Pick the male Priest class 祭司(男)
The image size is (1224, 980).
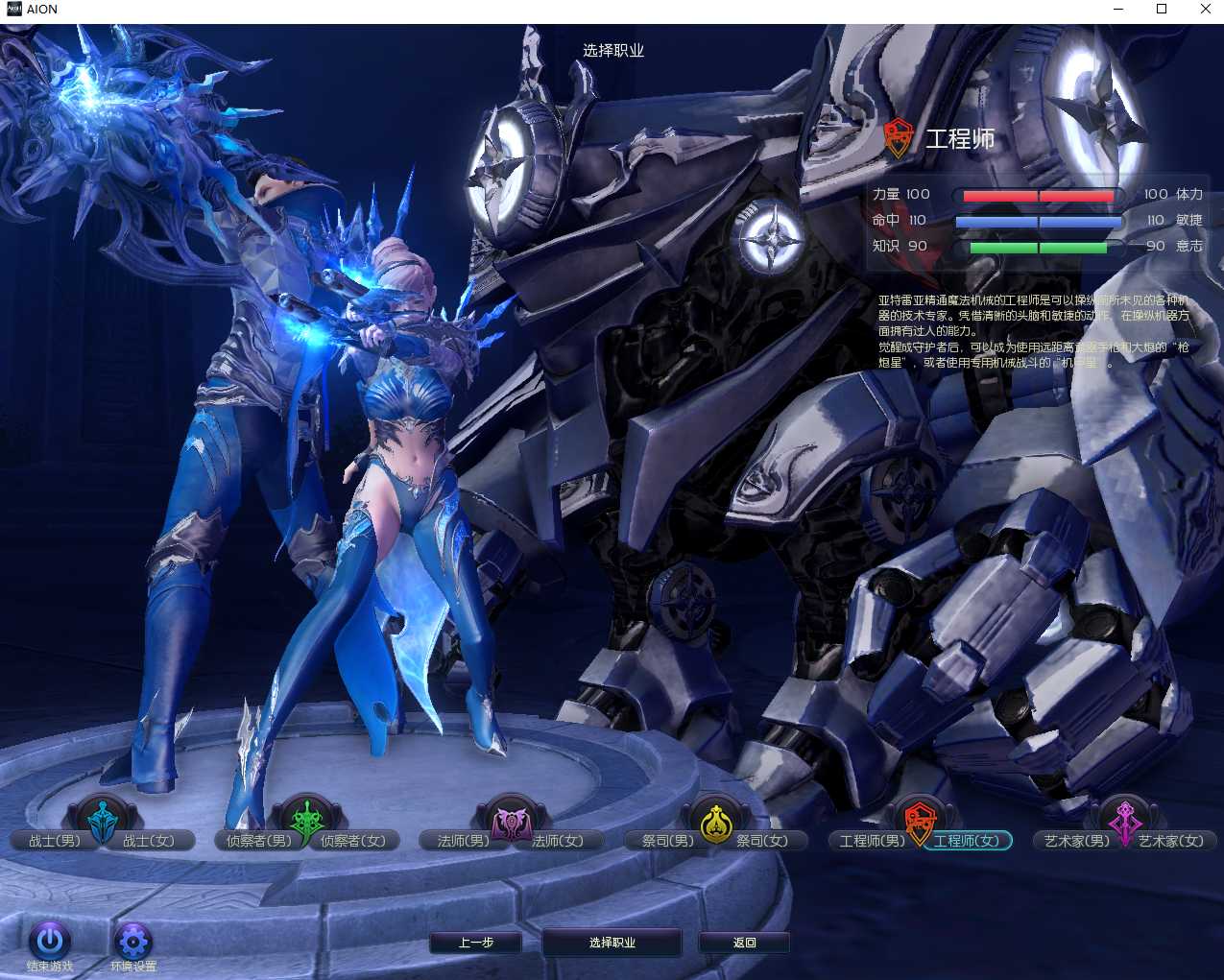(667, 841)
